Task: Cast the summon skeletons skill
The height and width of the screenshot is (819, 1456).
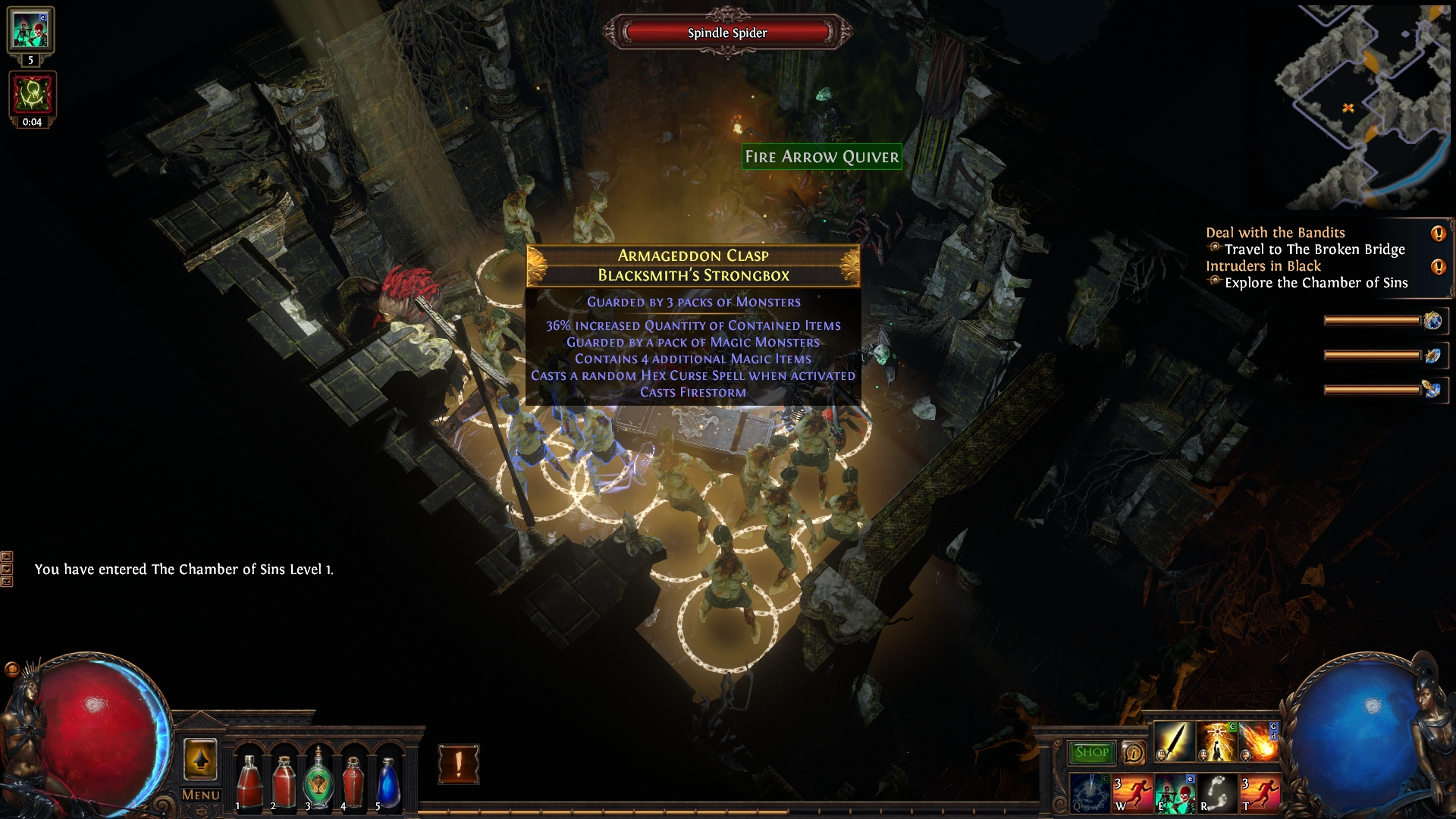Action: [x=1175, y=793]
